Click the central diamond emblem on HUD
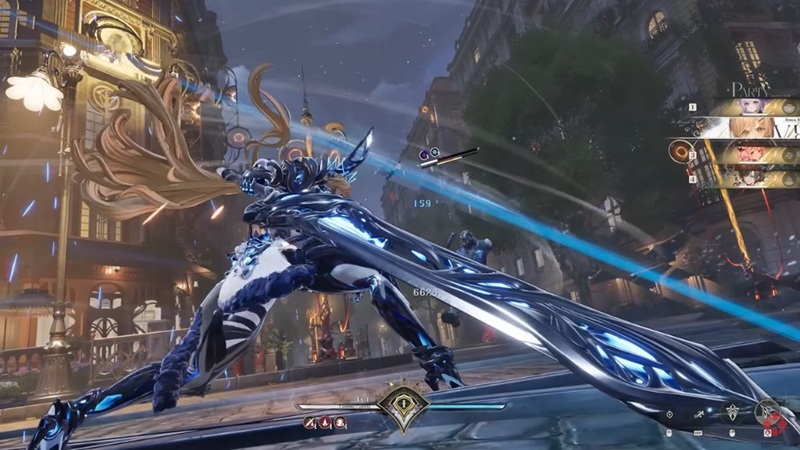Image resolution: width=800 pixels, height=450 pixels. click(x=402, y=407)
